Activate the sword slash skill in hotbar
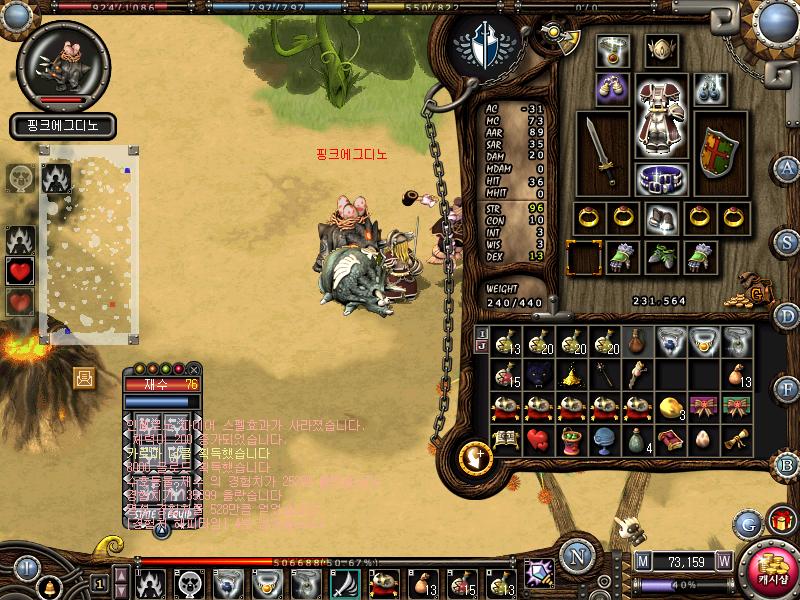The width and height of the screenshot is (800, 600). (343, 582)
